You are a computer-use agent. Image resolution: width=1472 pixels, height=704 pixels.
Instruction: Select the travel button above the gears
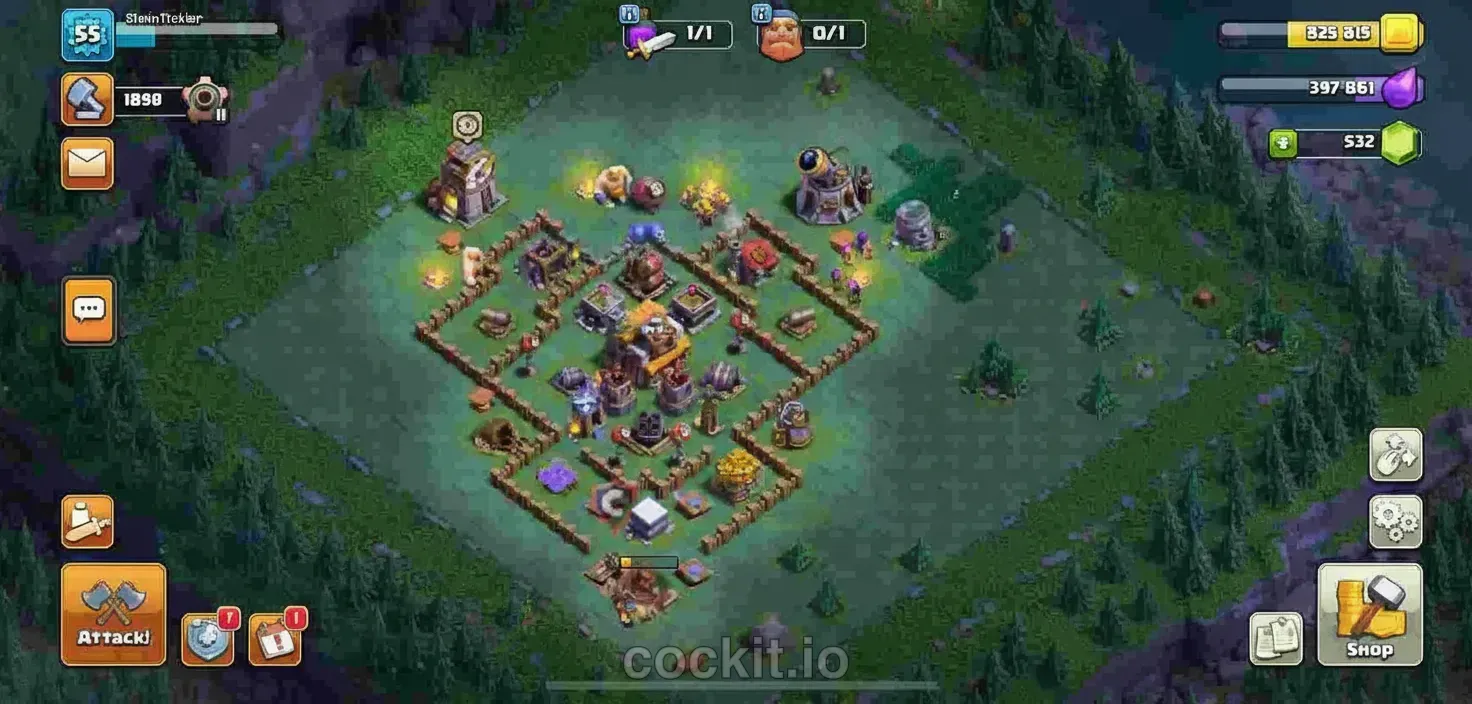(1395, 455)
